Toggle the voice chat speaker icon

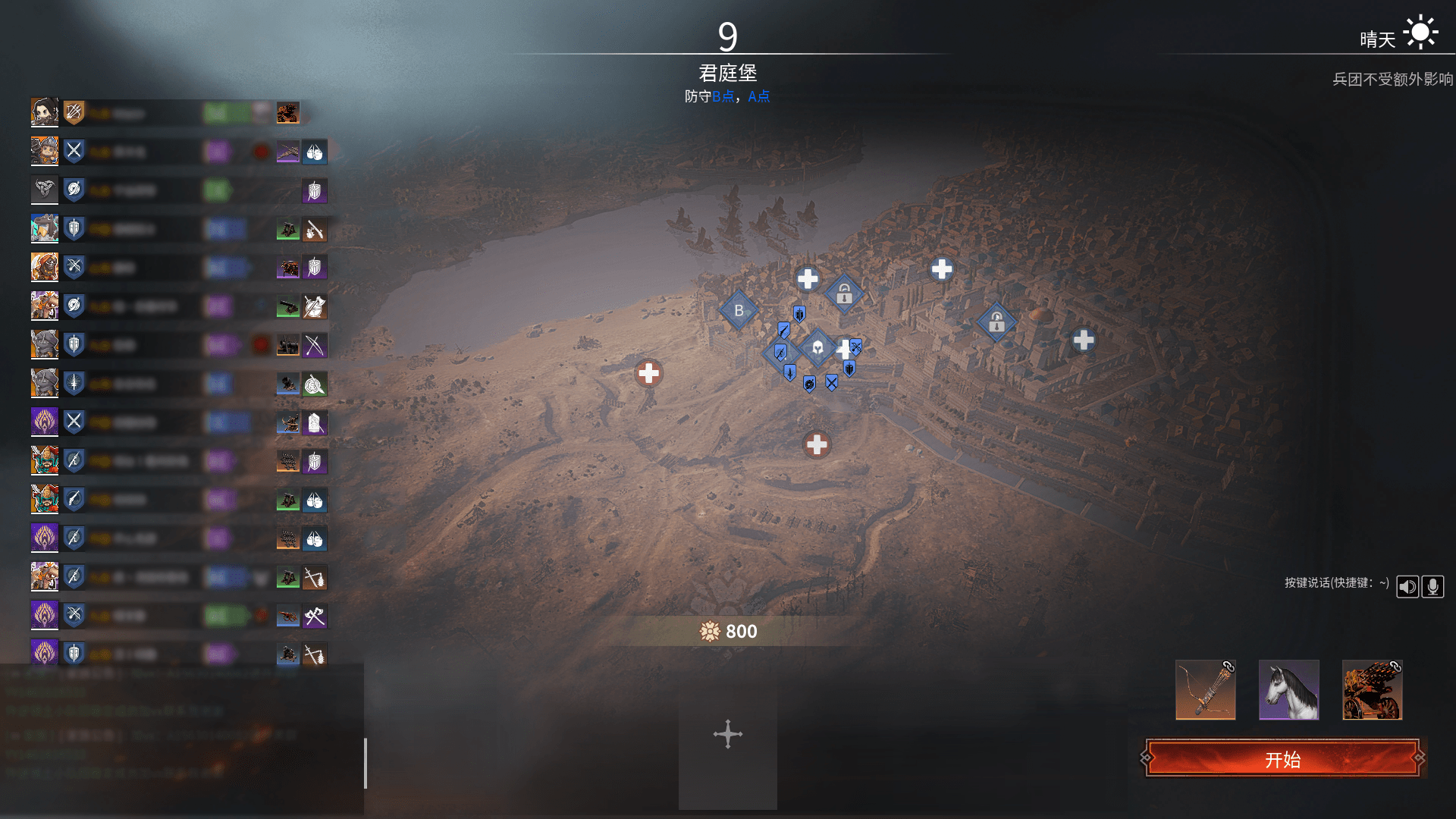(1407, 586)
